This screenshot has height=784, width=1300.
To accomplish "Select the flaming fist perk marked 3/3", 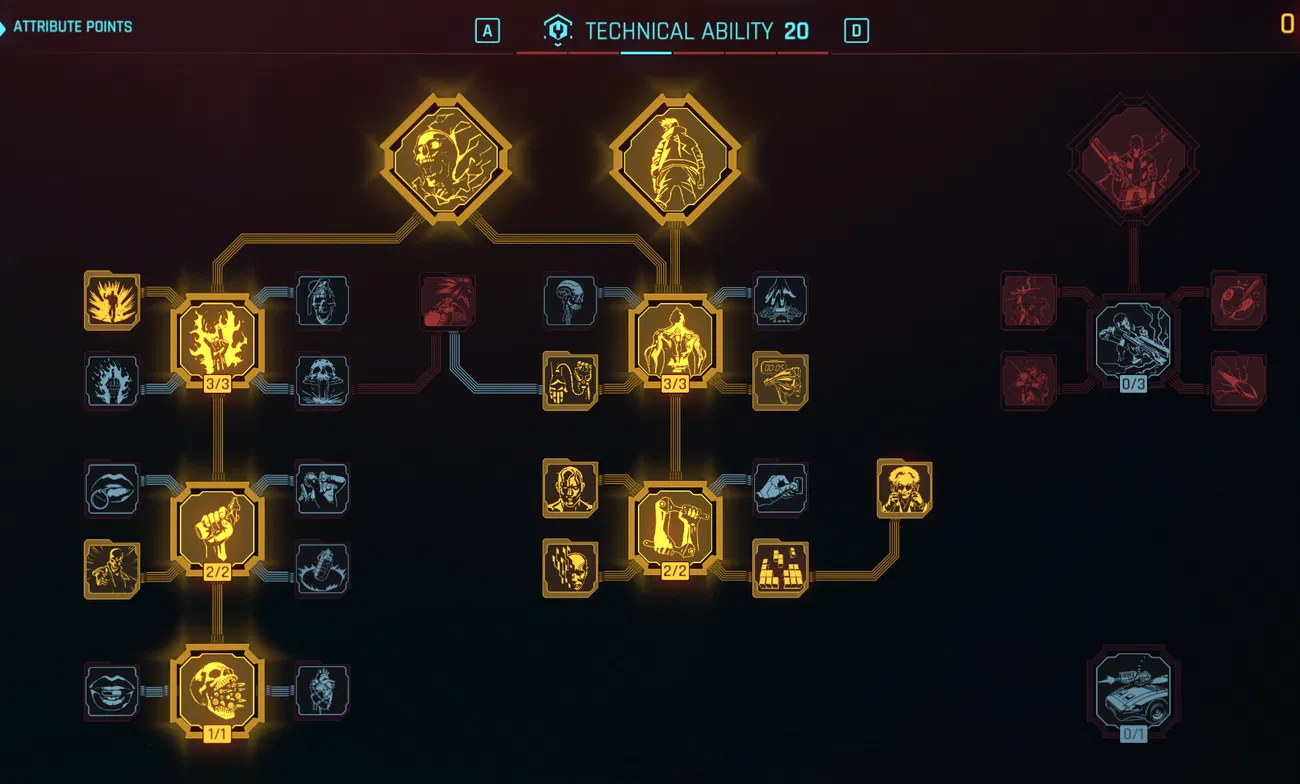I will click(x=218, y=340).
